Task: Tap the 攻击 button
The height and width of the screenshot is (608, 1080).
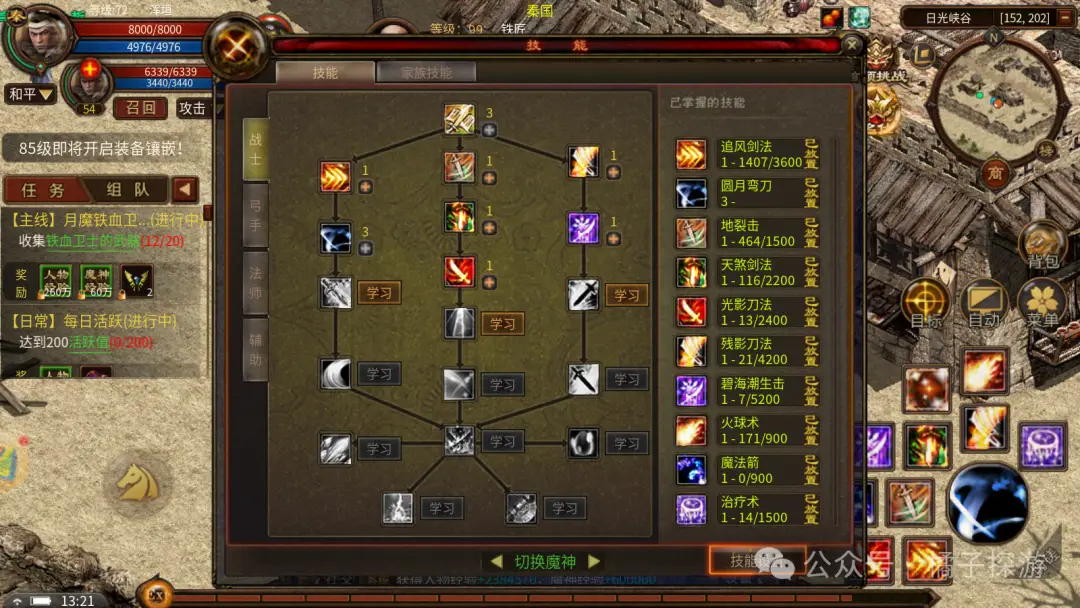Action: 192,108
